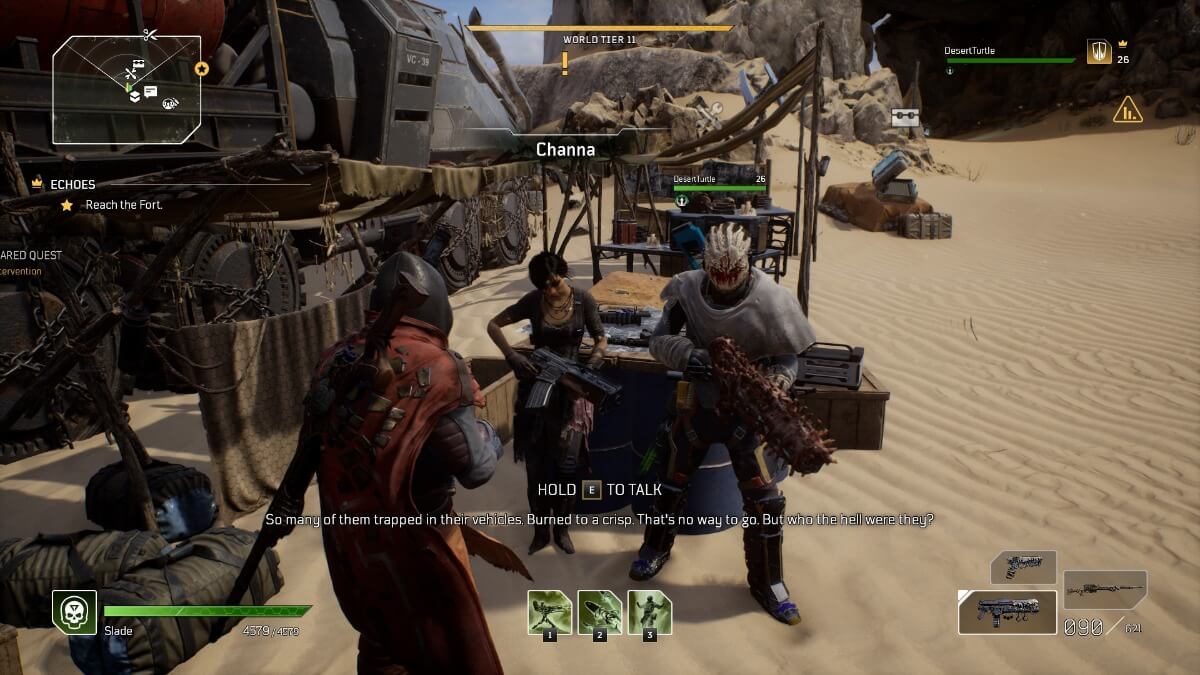The height and width of the screenshot is (675, 1200).
Task: Open DesertTurtle's gold class emblem
Action: [1098, 52]
